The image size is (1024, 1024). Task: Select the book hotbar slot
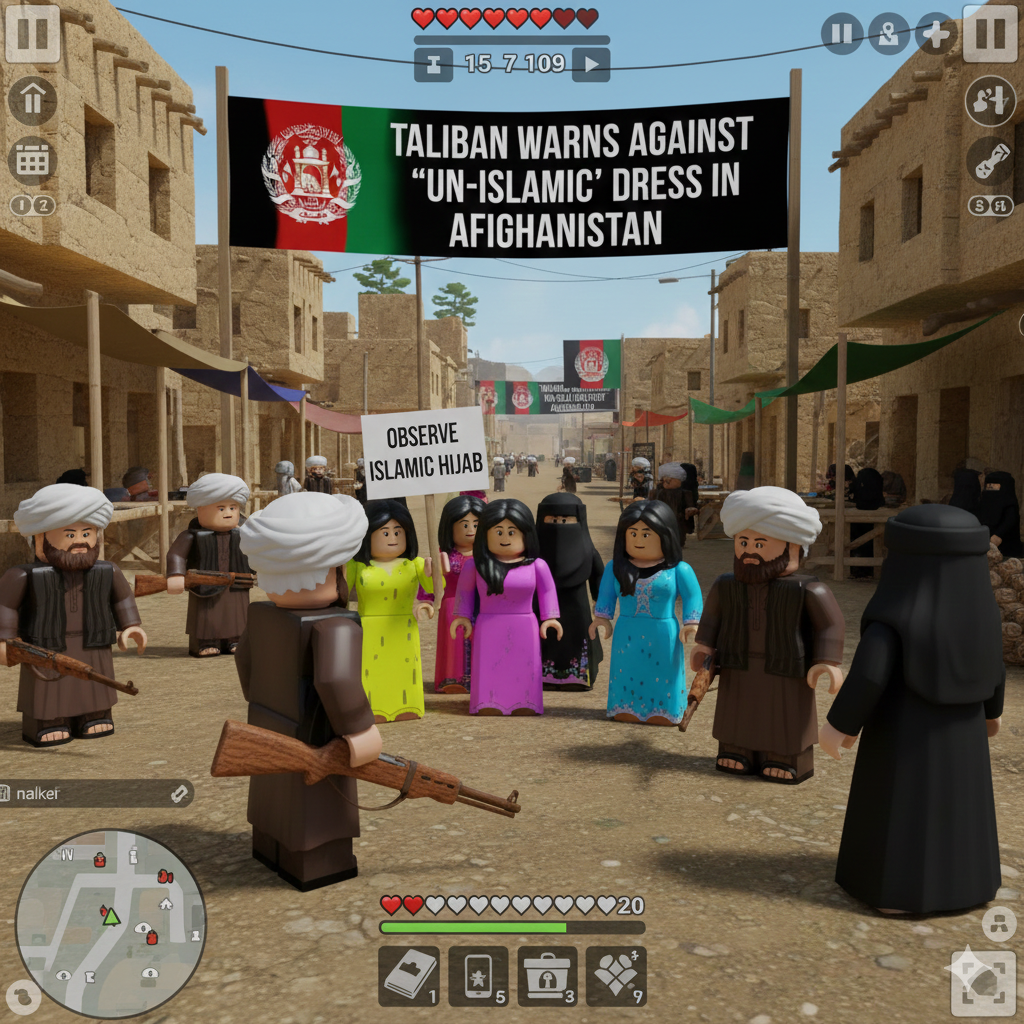[409, 975]
